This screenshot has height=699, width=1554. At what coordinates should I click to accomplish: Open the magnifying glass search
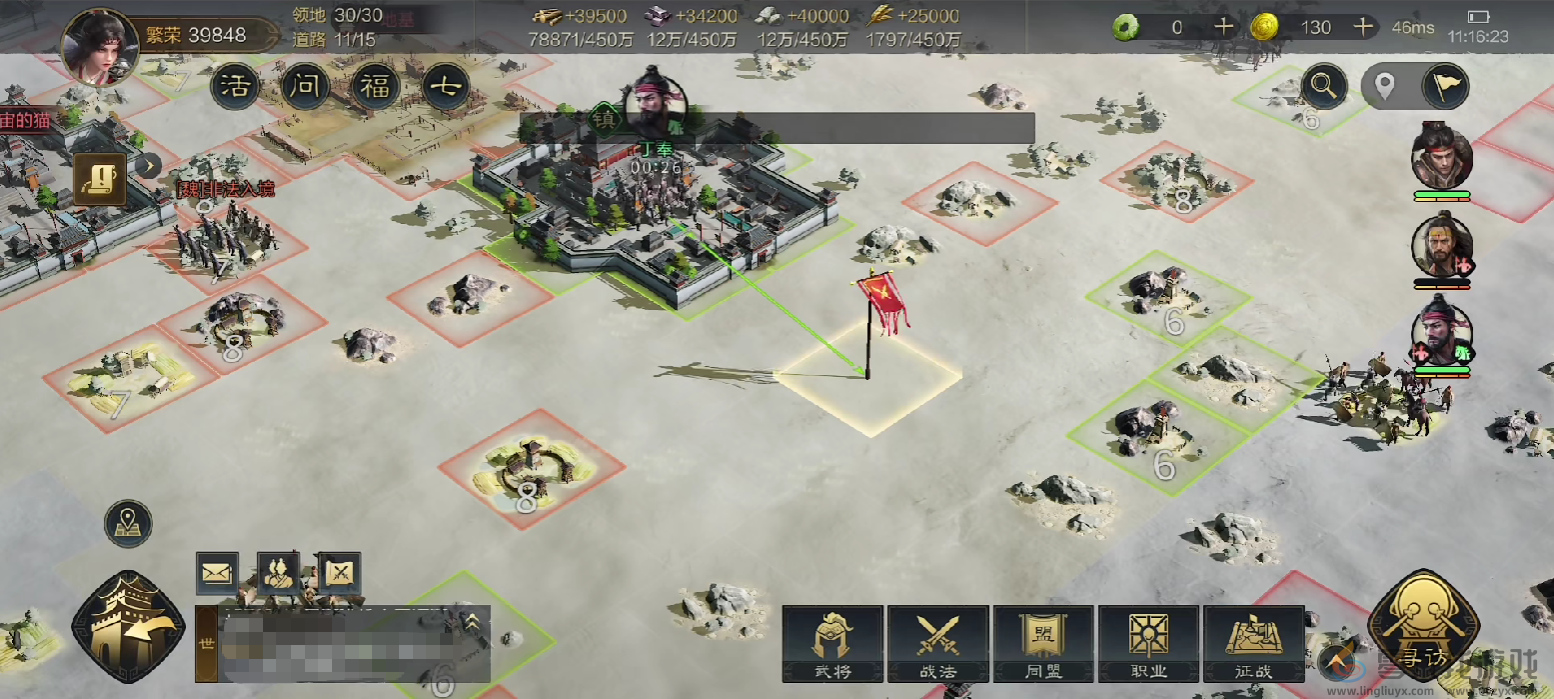pyautogui.click(x=1324, y=87)
